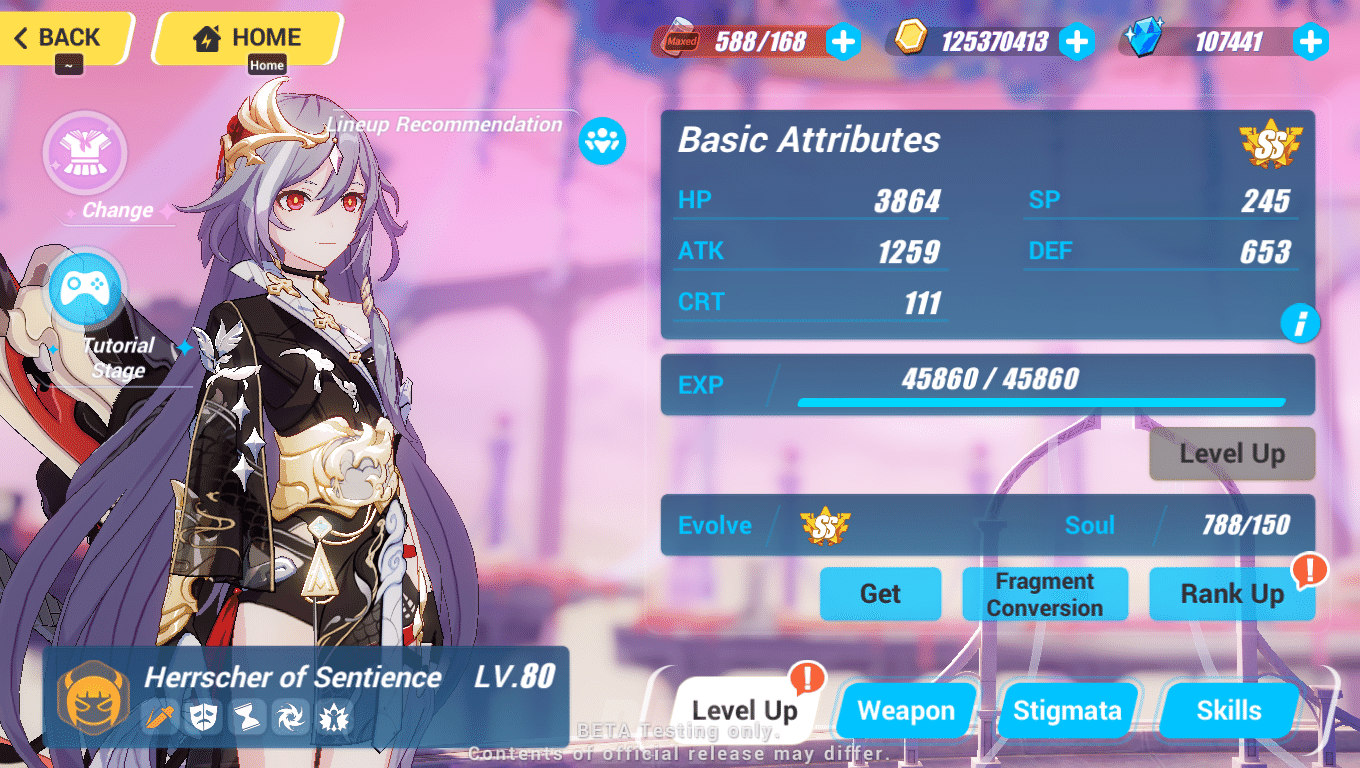
Task: Switch to the Stigmata tab
Action: [x=1067, y=710]
